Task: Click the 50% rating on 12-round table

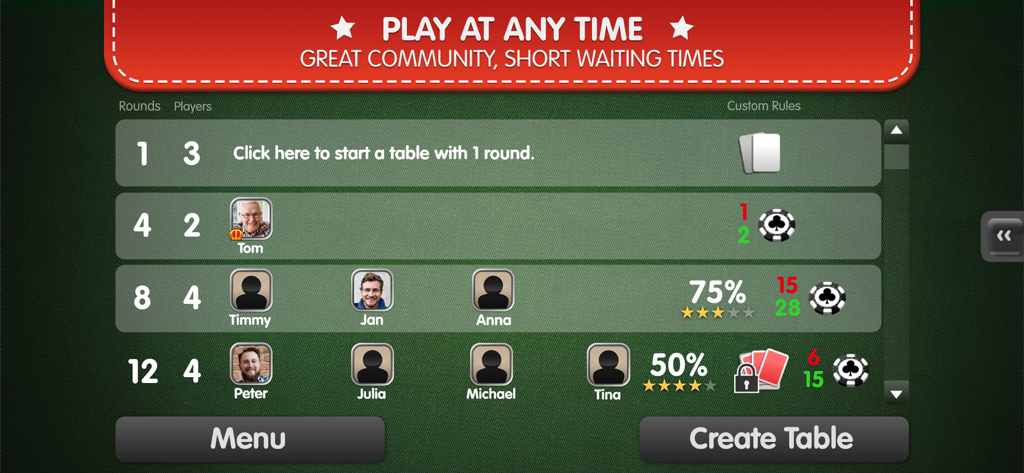Action: click(679, 370)
